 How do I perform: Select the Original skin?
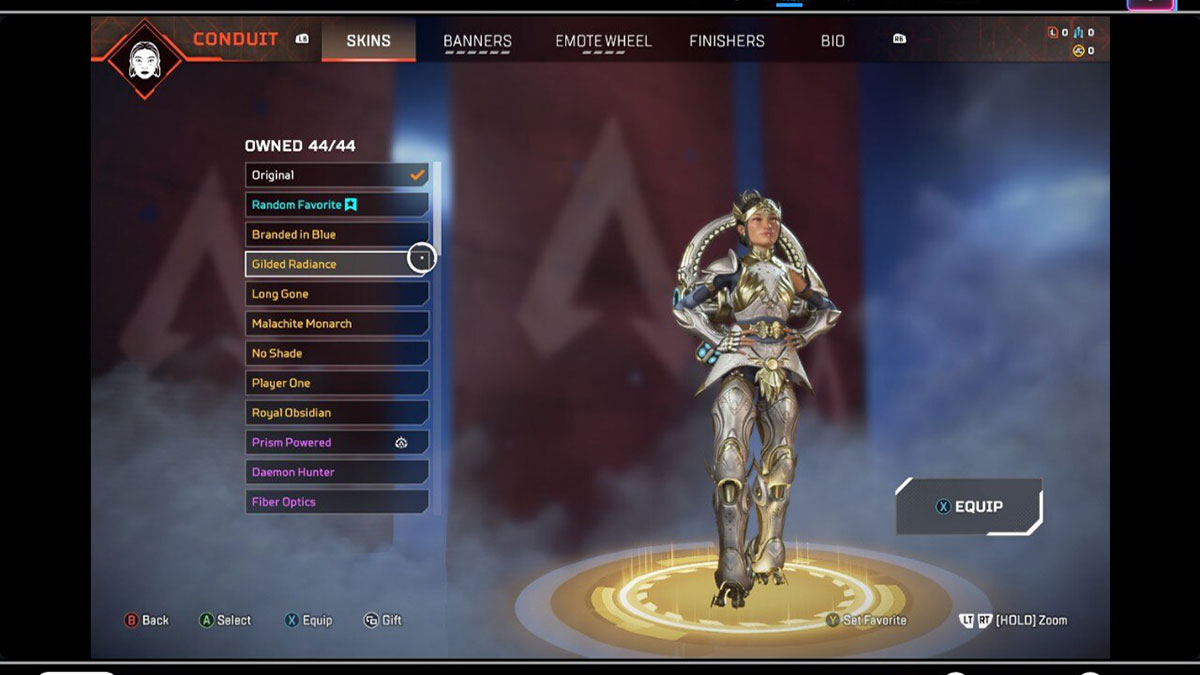[337, 175]
